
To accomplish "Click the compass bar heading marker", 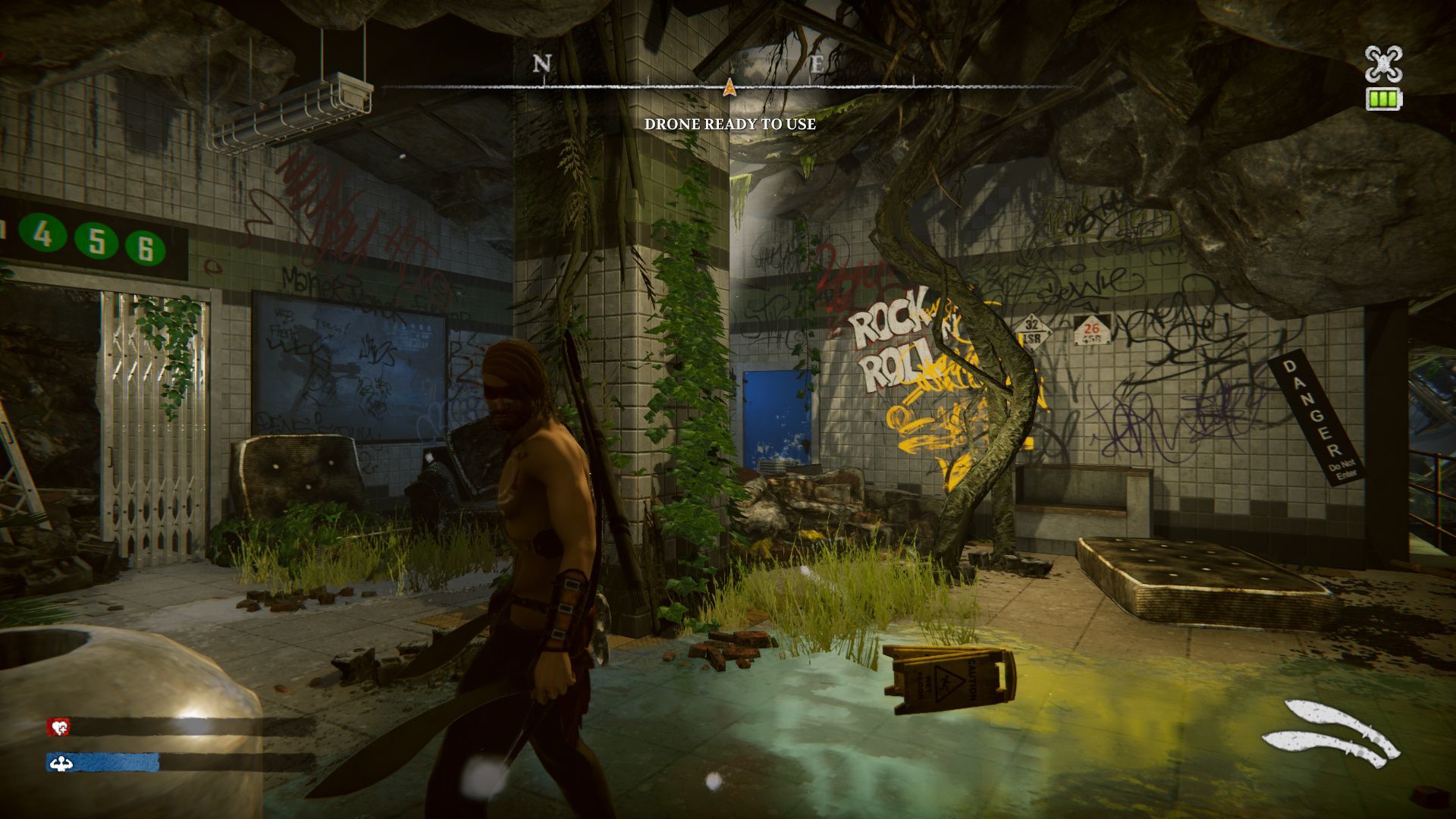I will pos(730,86).
